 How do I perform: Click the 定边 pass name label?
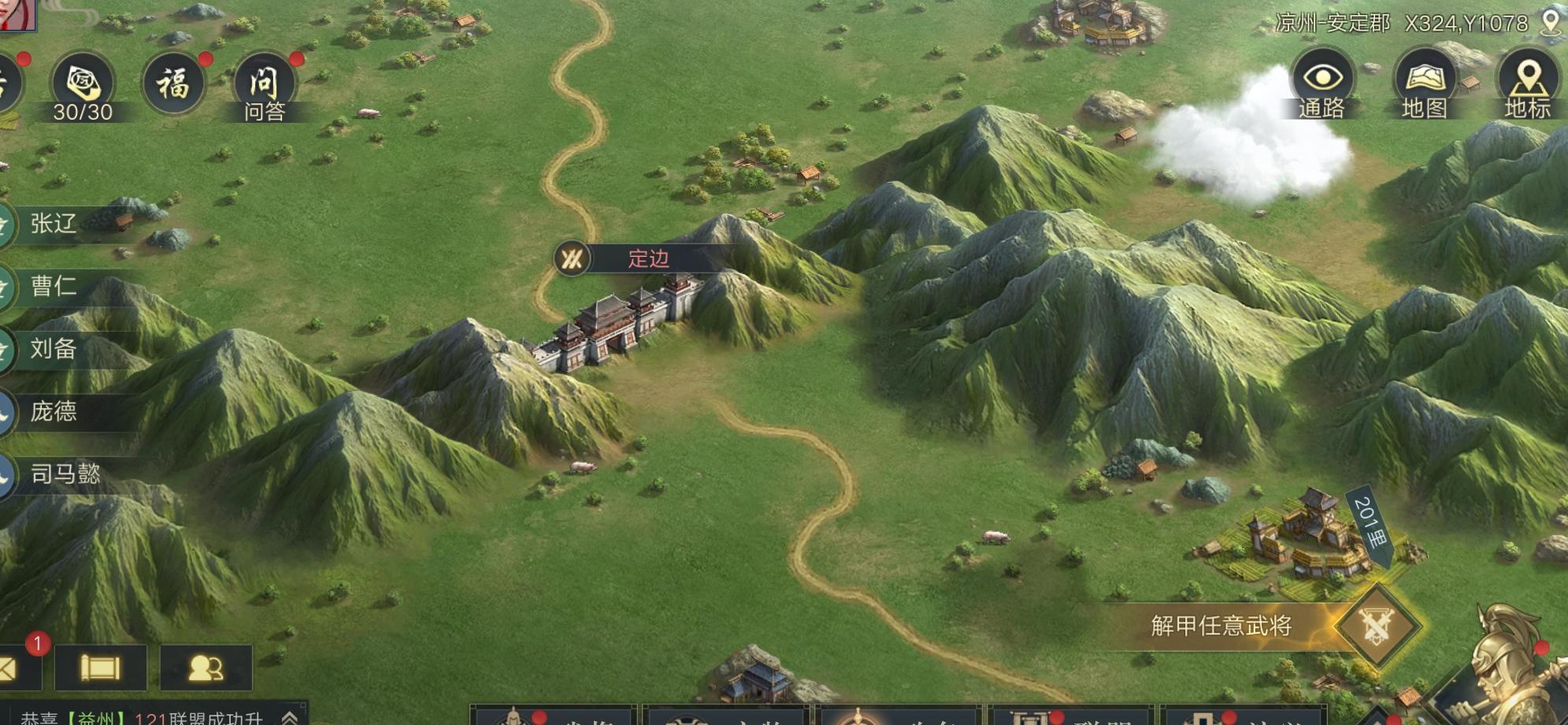coord(648,258)
